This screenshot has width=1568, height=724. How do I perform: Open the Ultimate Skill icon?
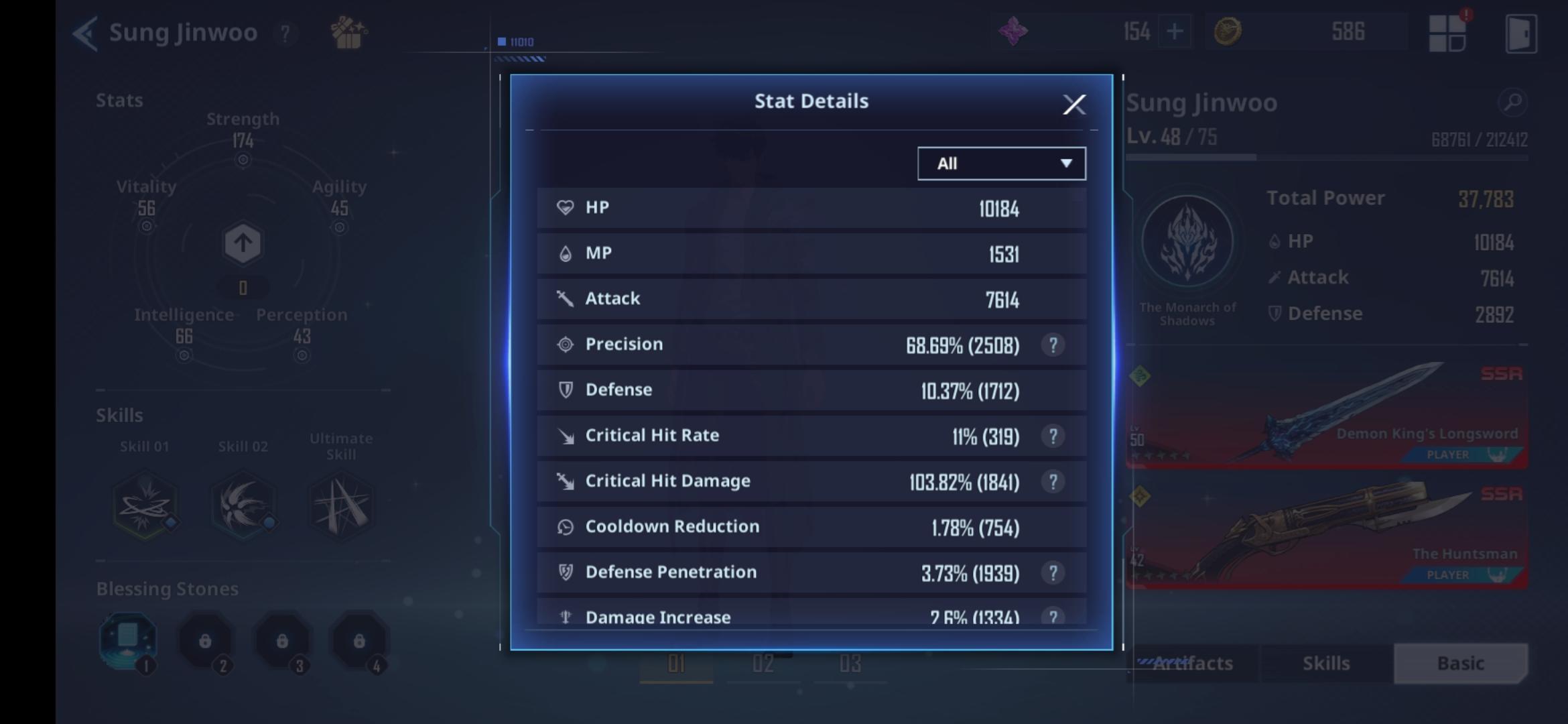(x=340, y=504)
